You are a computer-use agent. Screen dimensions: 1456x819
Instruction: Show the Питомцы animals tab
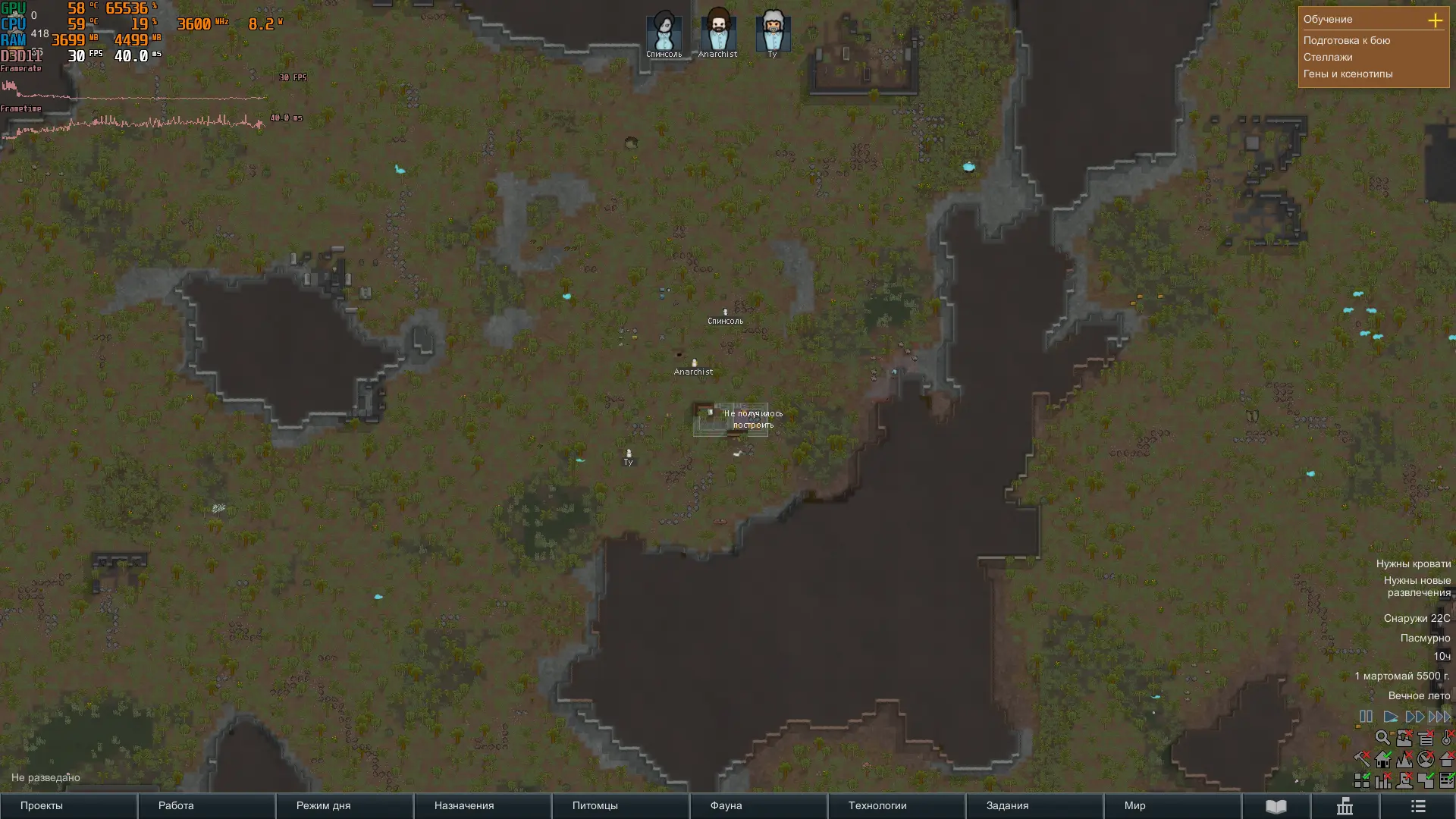click(595, 805)
